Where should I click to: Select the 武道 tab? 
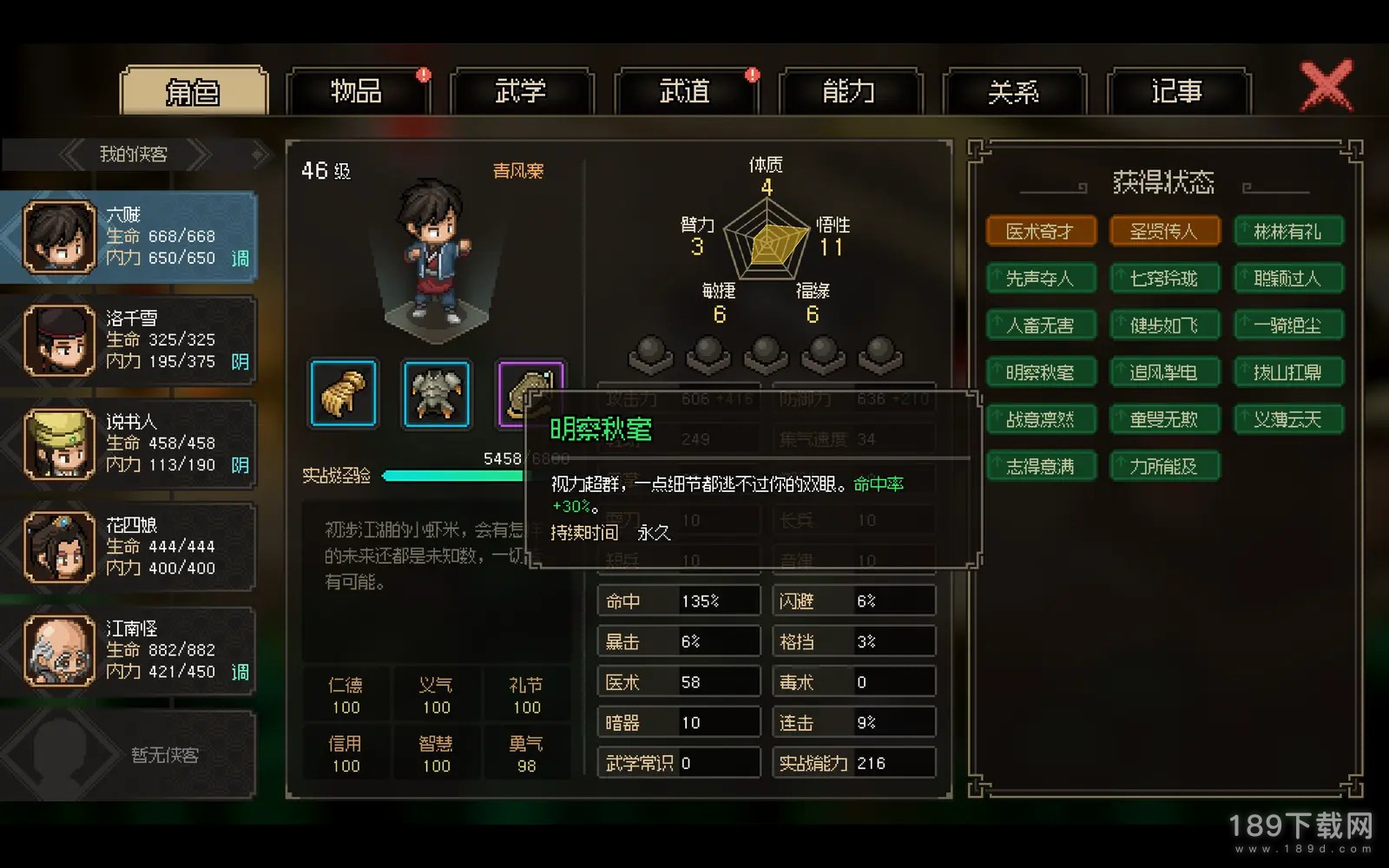(685, 91)
